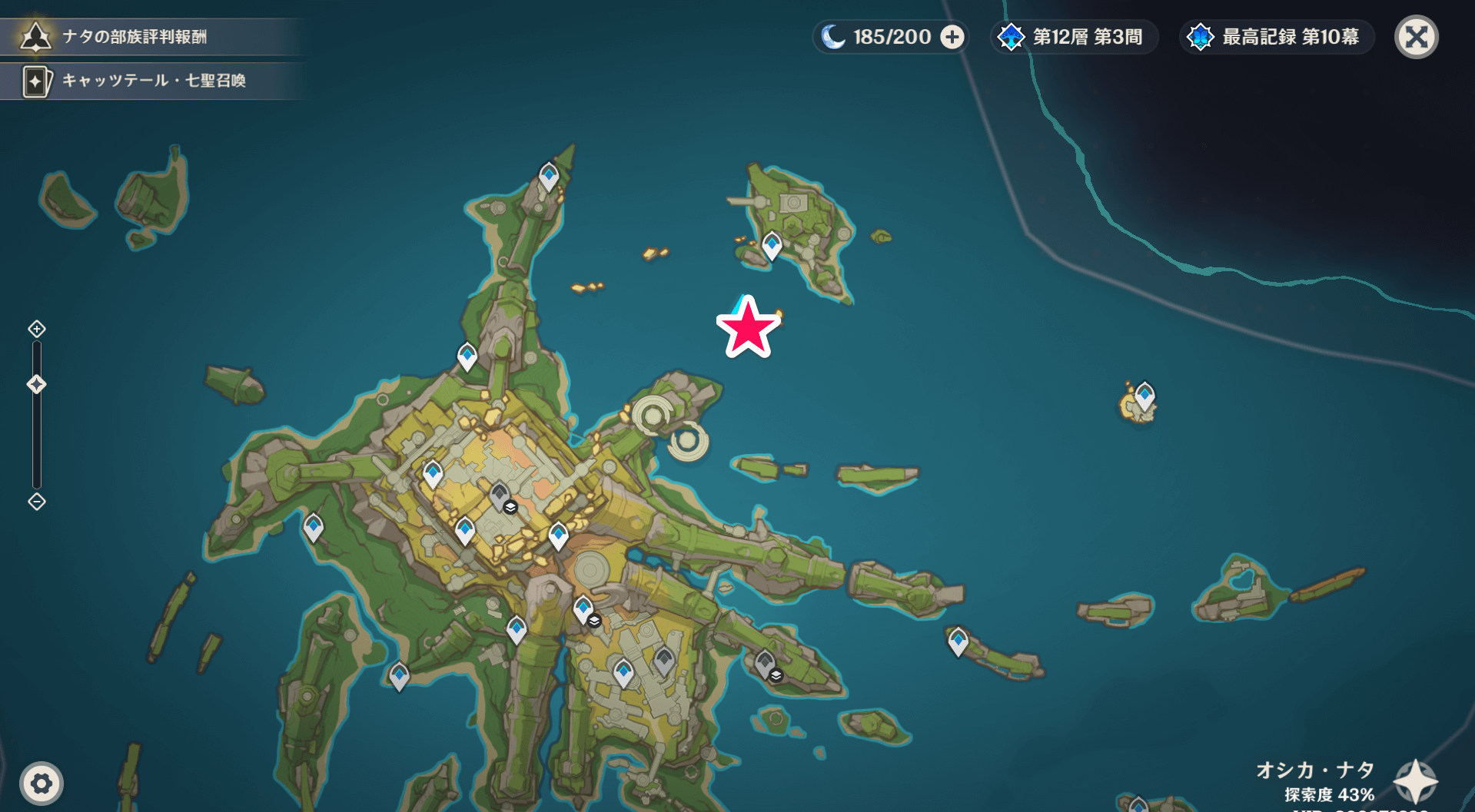Viewport: 1475px width, 812px height.
Task: Open the オシカ・ナタ region selector
Action: [x=1416, y=781]
